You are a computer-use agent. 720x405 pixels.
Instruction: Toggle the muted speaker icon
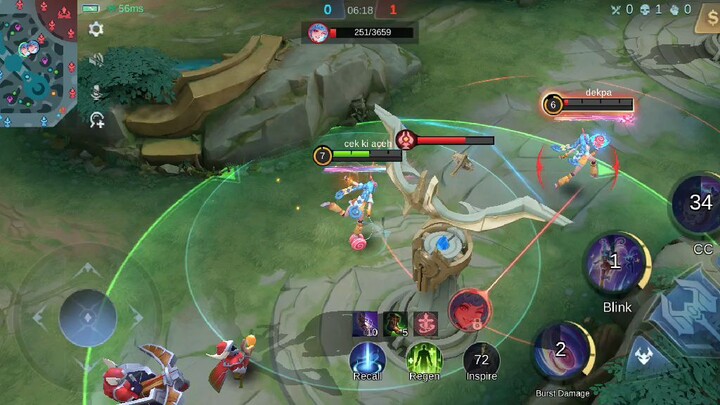96,60
